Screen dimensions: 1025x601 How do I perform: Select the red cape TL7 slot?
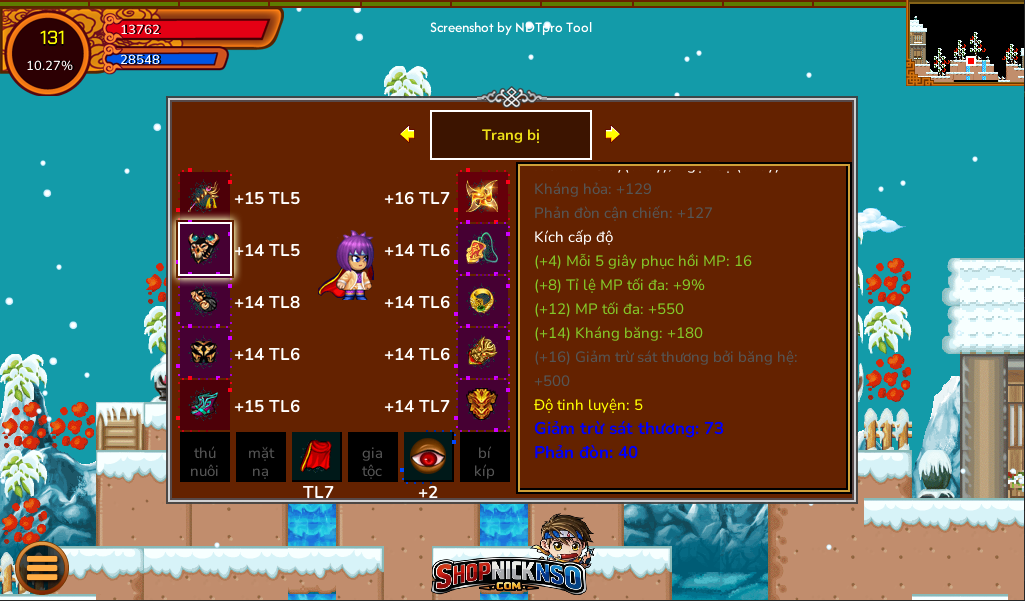coord(317,457)
